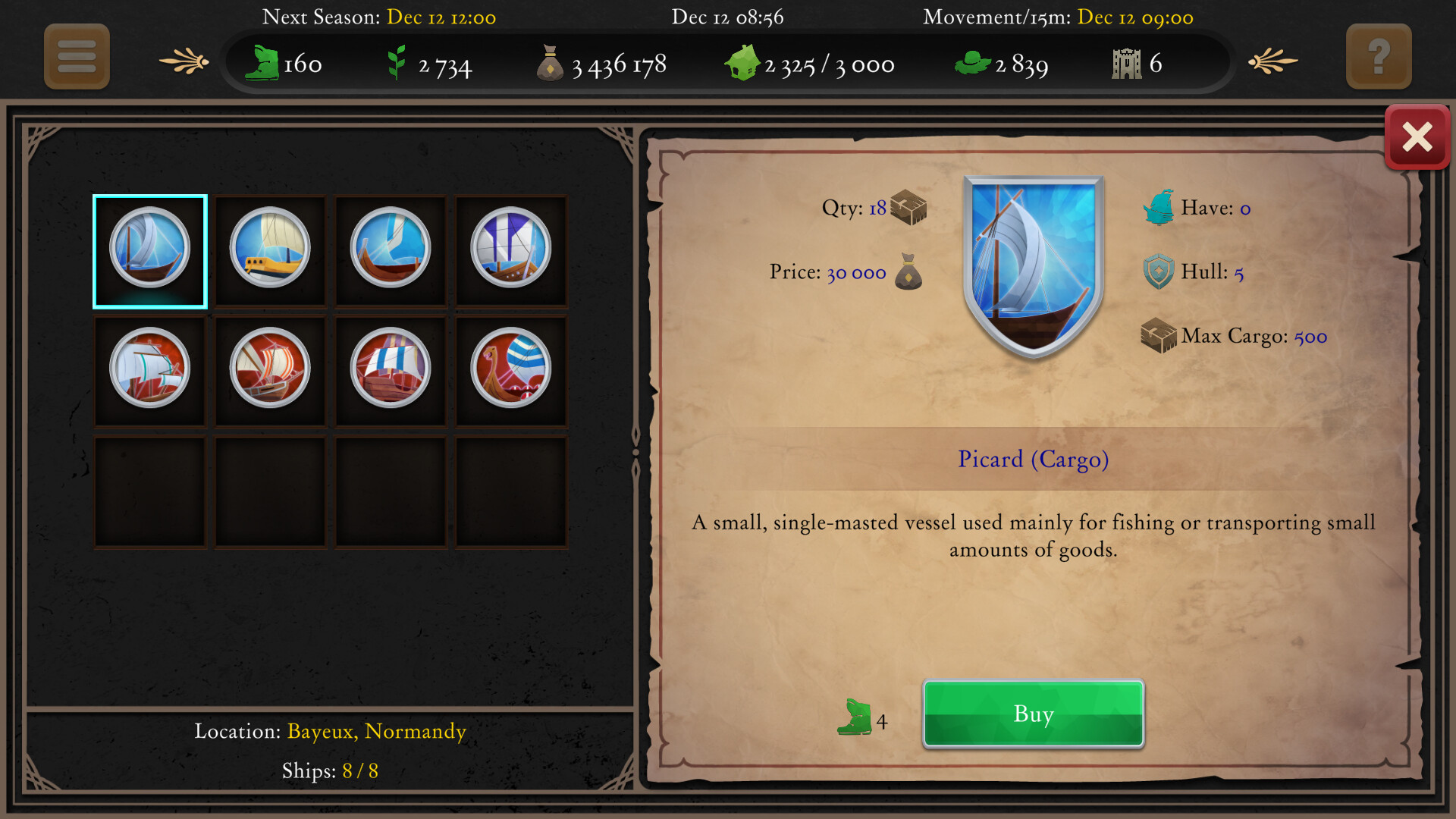Click the crate icon beside Qty
1456x819 pixels.
[908, 206]
